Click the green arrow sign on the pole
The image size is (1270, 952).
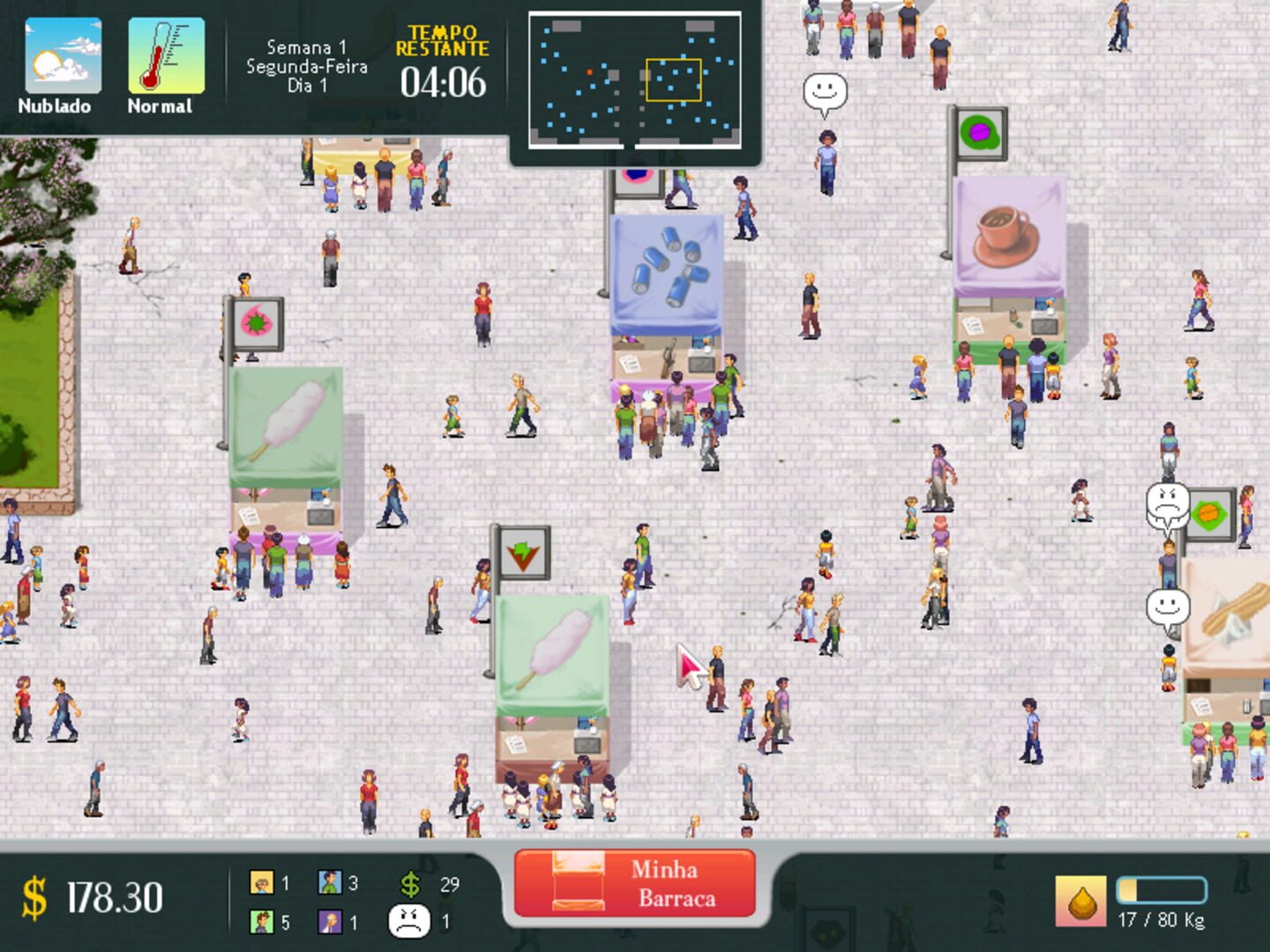(524, 554)
